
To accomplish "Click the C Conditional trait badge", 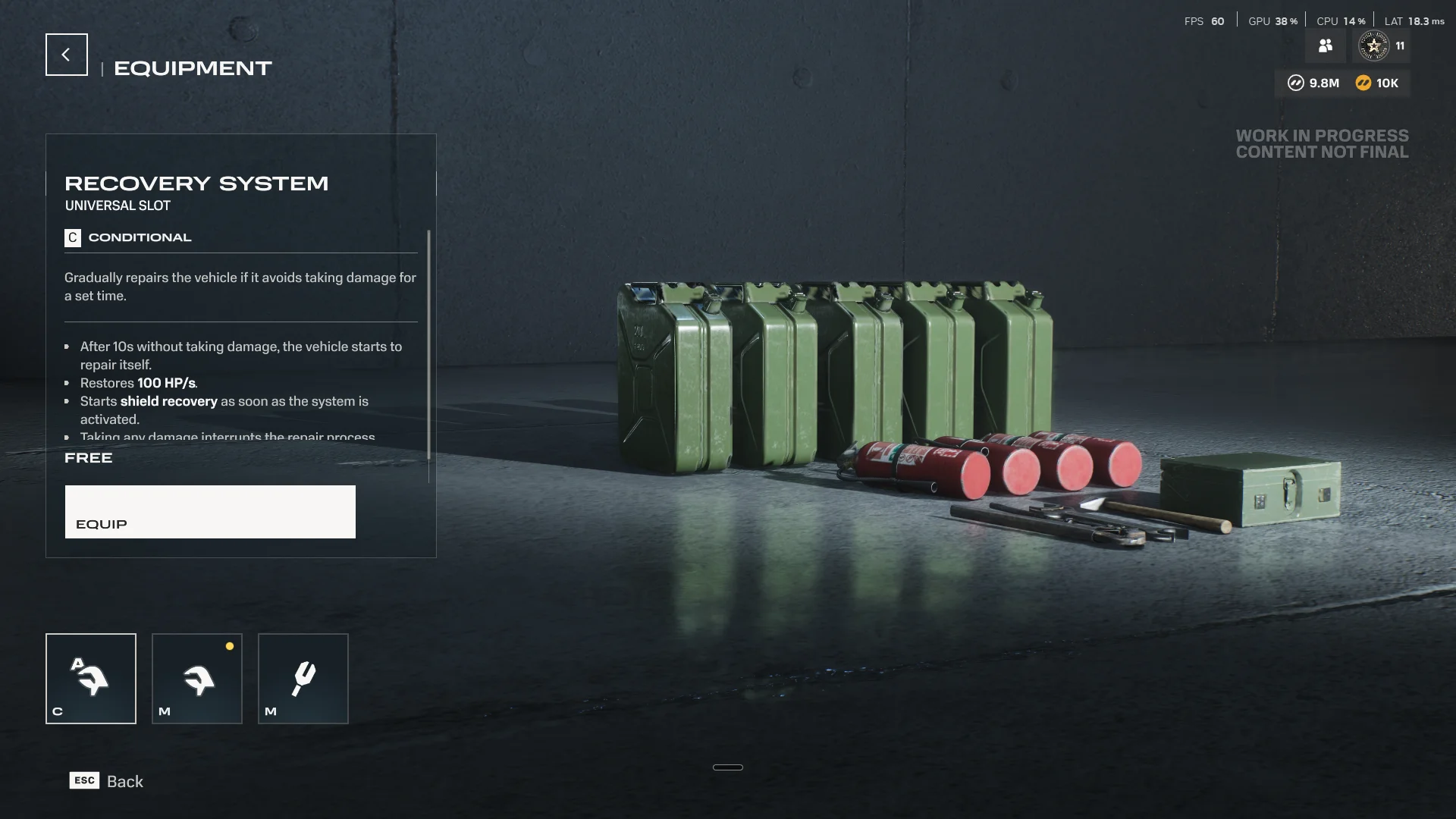I will [72, 237].
